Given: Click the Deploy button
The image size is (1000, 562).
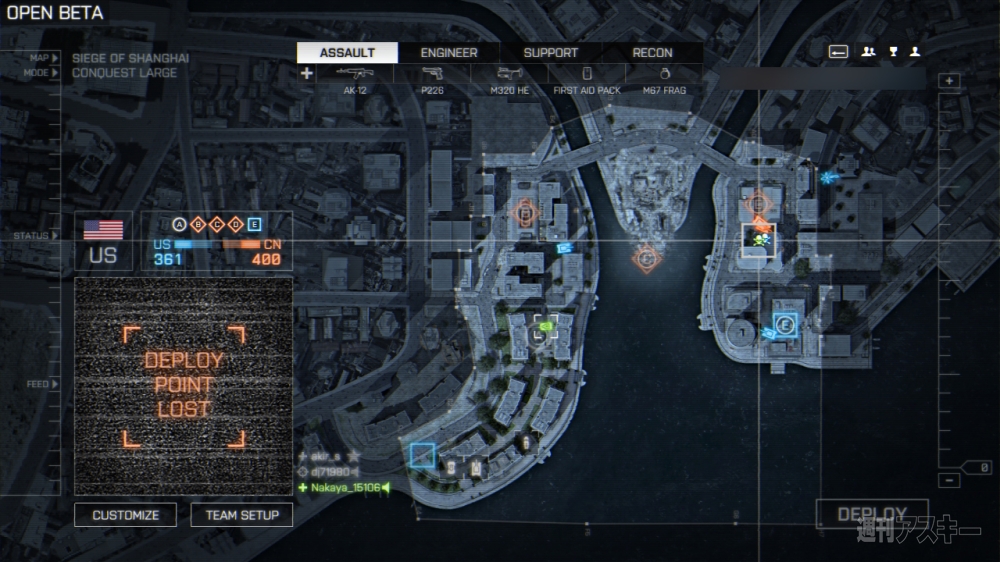Looking at the screenshot, I should (x=872, y=514).
